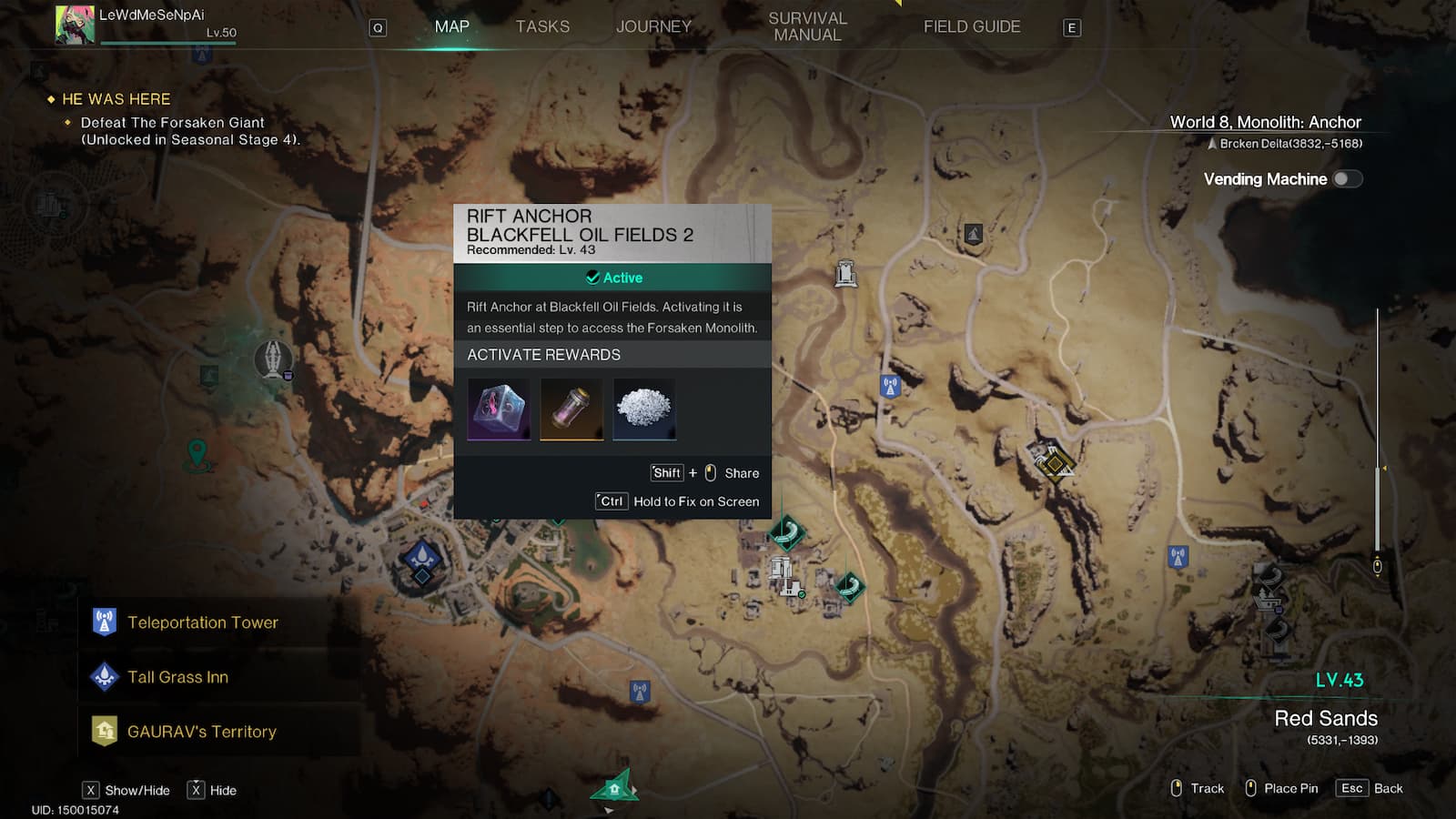This screenshot has height=819, width=1456.
Task: Select the purple vial reward thumbnail
Action: click(571, 409)
